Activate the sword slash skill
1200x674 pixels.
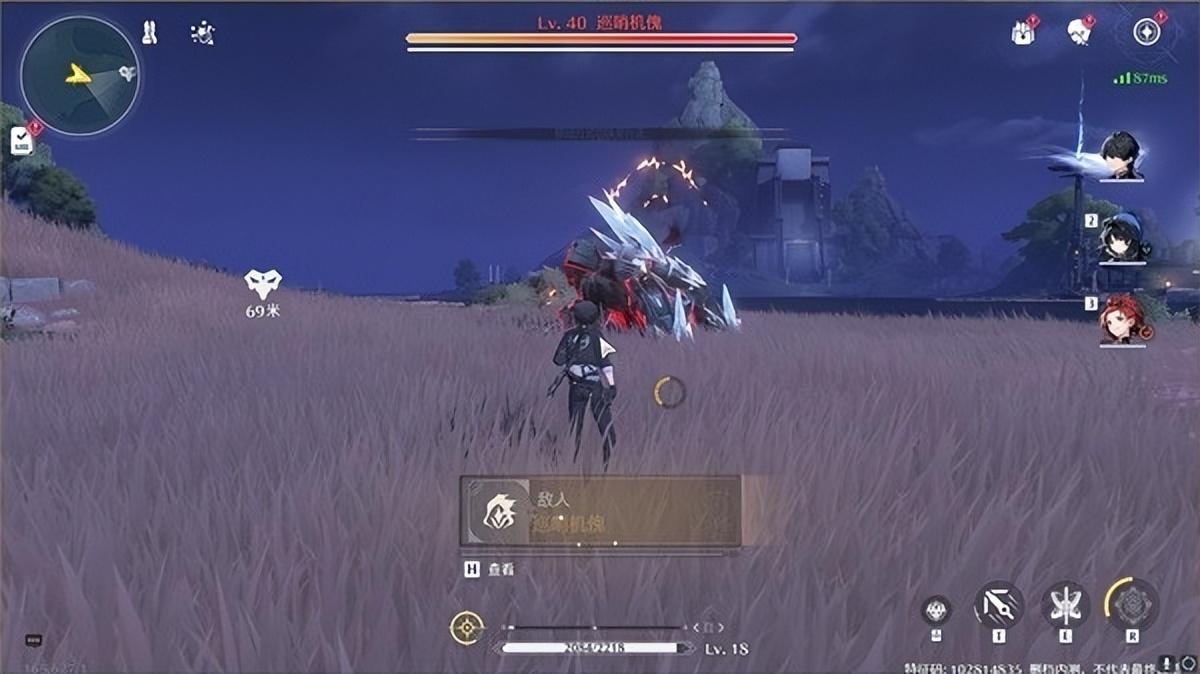point(999,605)
